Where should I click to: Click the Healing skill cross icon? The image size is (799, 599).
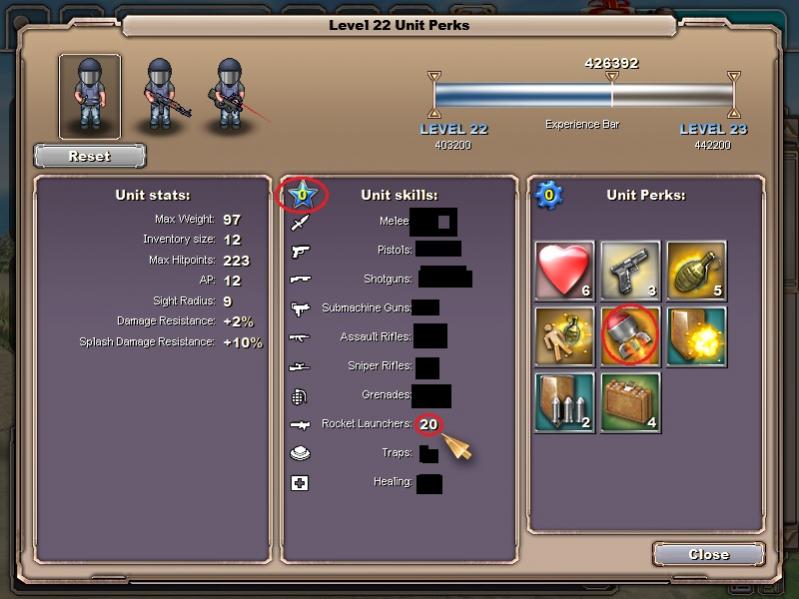(x=300, y=483)
